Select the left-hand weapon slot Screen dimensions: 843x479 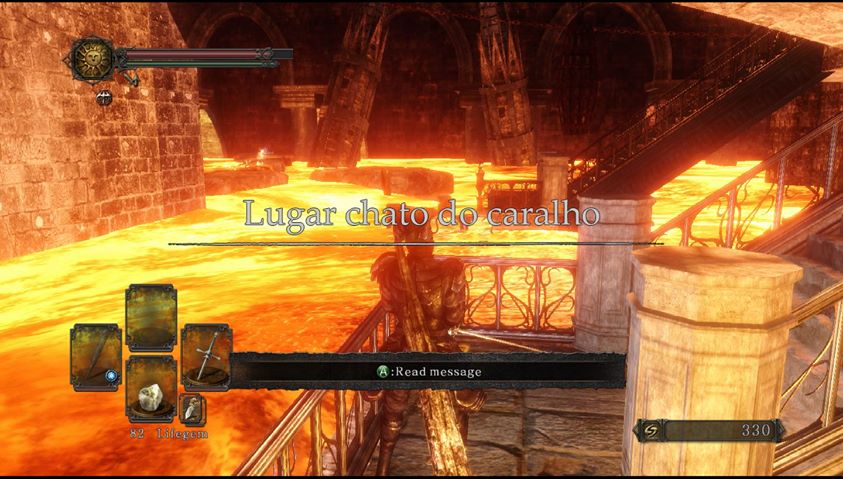point(96,357)
